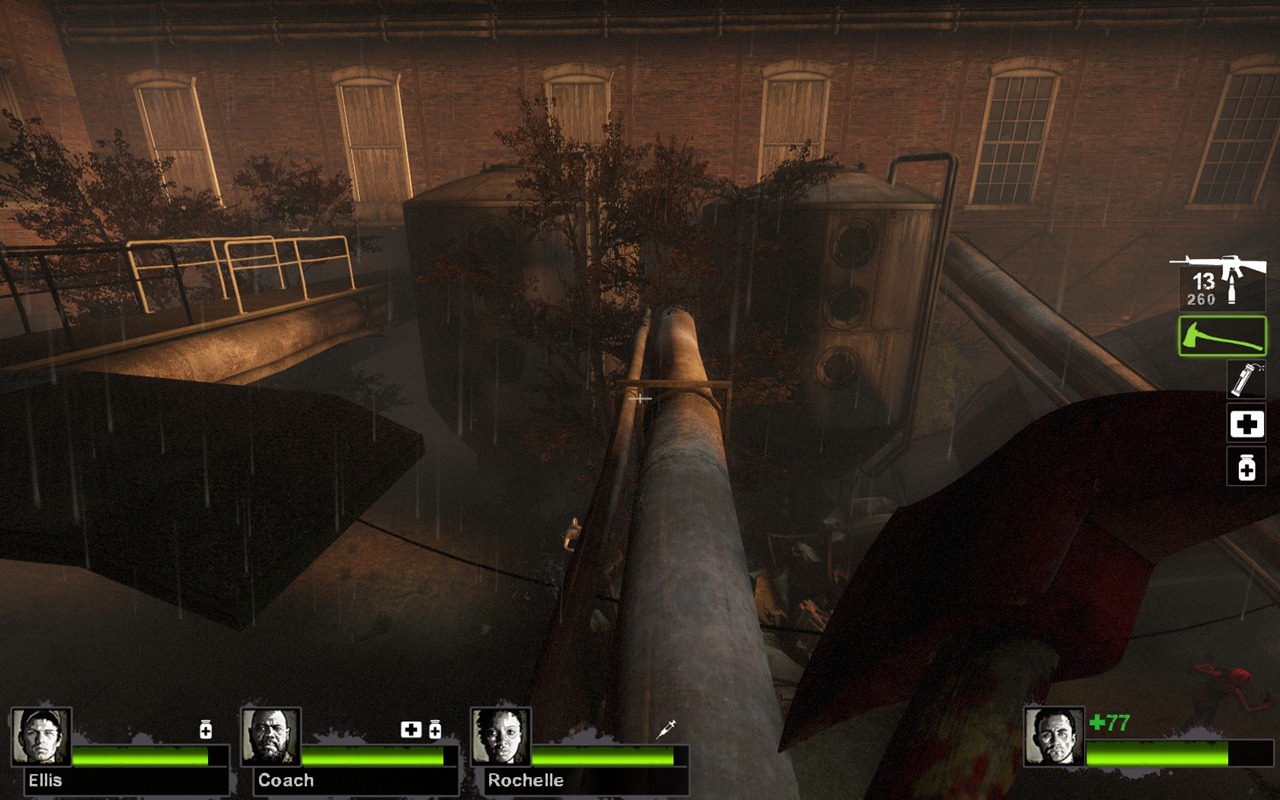Click Ellis's teammate portrait

point(41,737)
